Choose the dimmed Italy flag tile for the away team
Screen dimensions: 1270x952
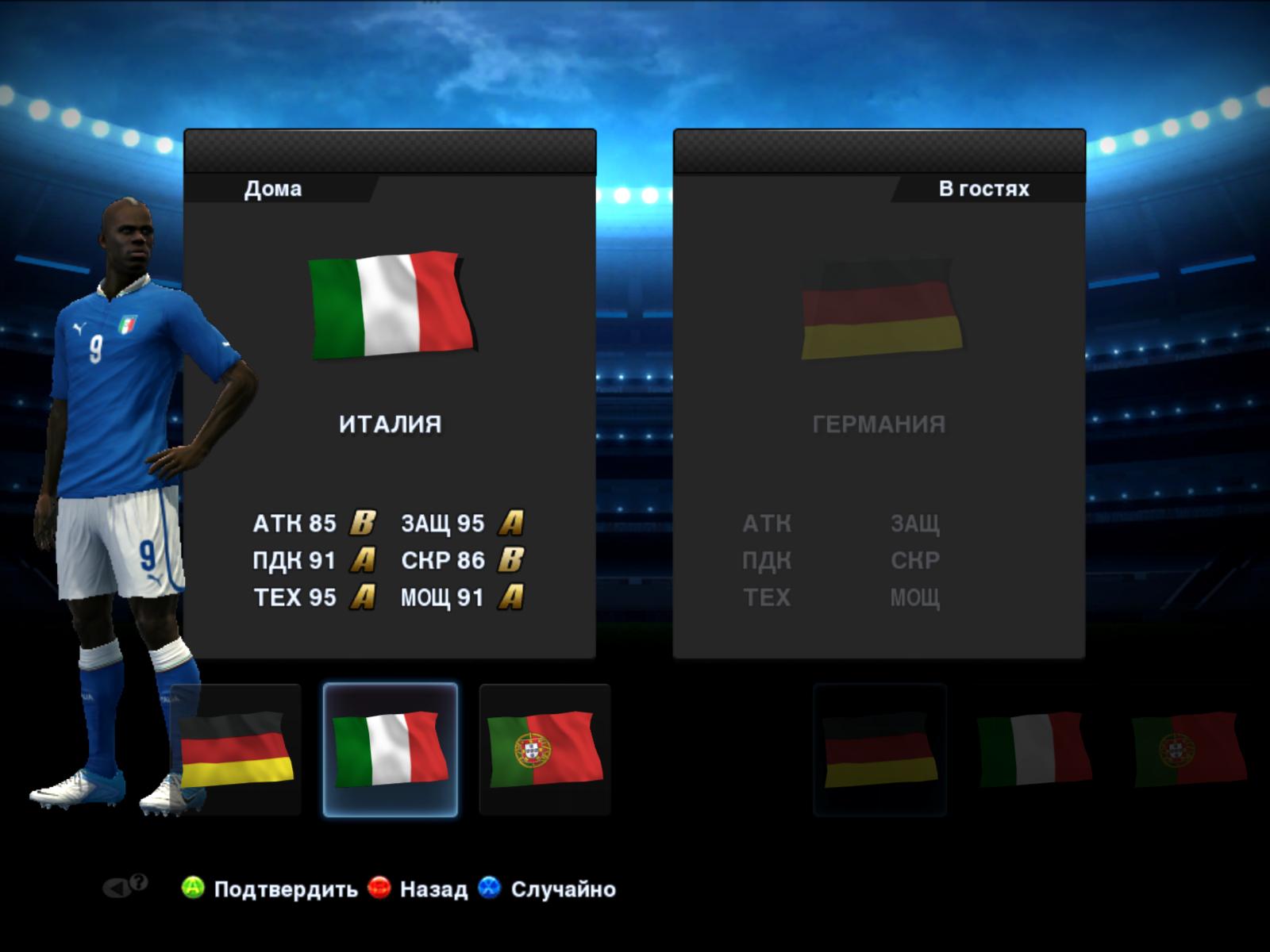click(x=1033, y=750)
